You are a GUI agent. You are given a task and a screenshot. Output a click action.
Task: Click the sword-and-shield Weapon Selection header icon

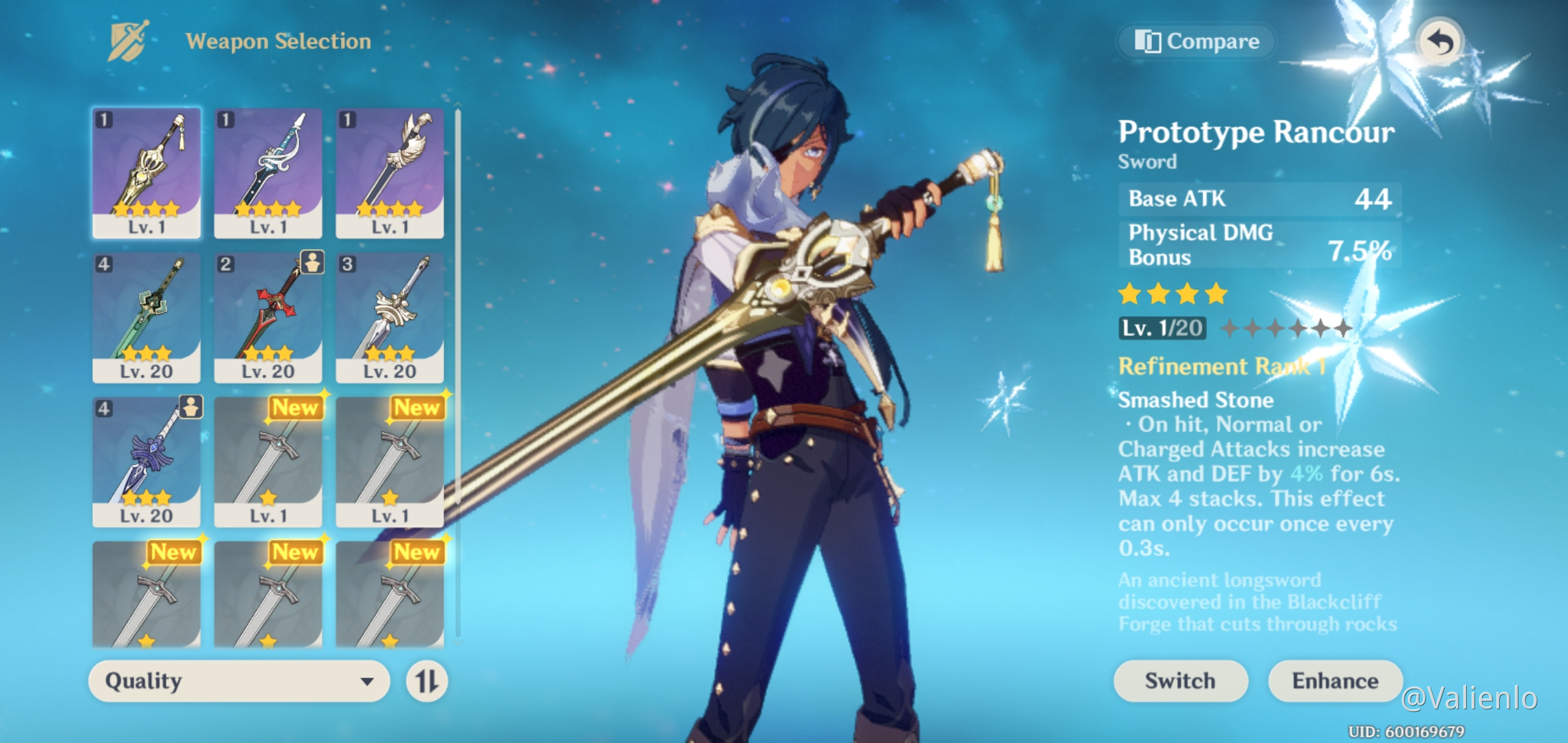pos(127,40)
